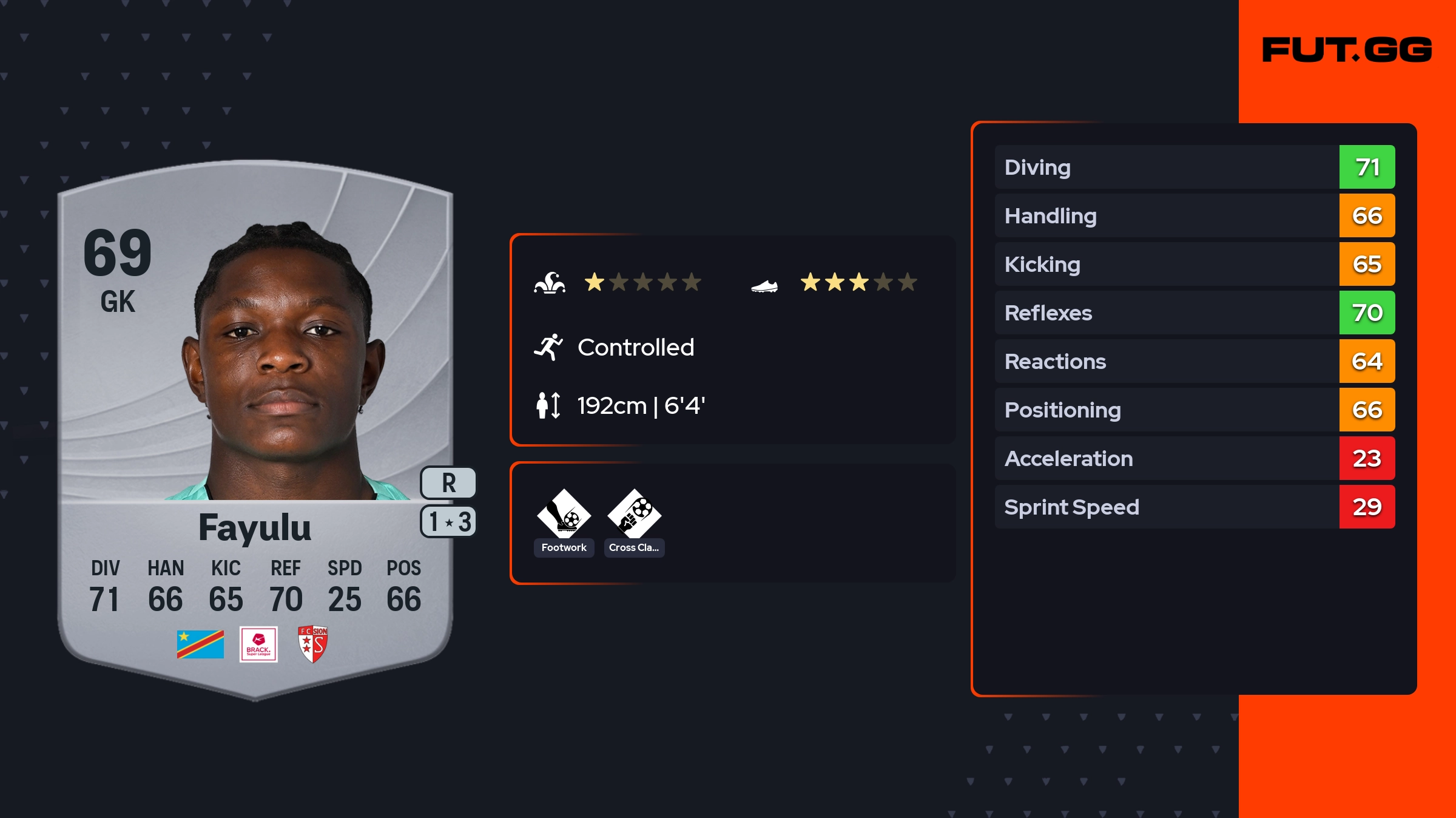Click the FUT.GG logo
1456x818 pixels.
coord(1347,50)
